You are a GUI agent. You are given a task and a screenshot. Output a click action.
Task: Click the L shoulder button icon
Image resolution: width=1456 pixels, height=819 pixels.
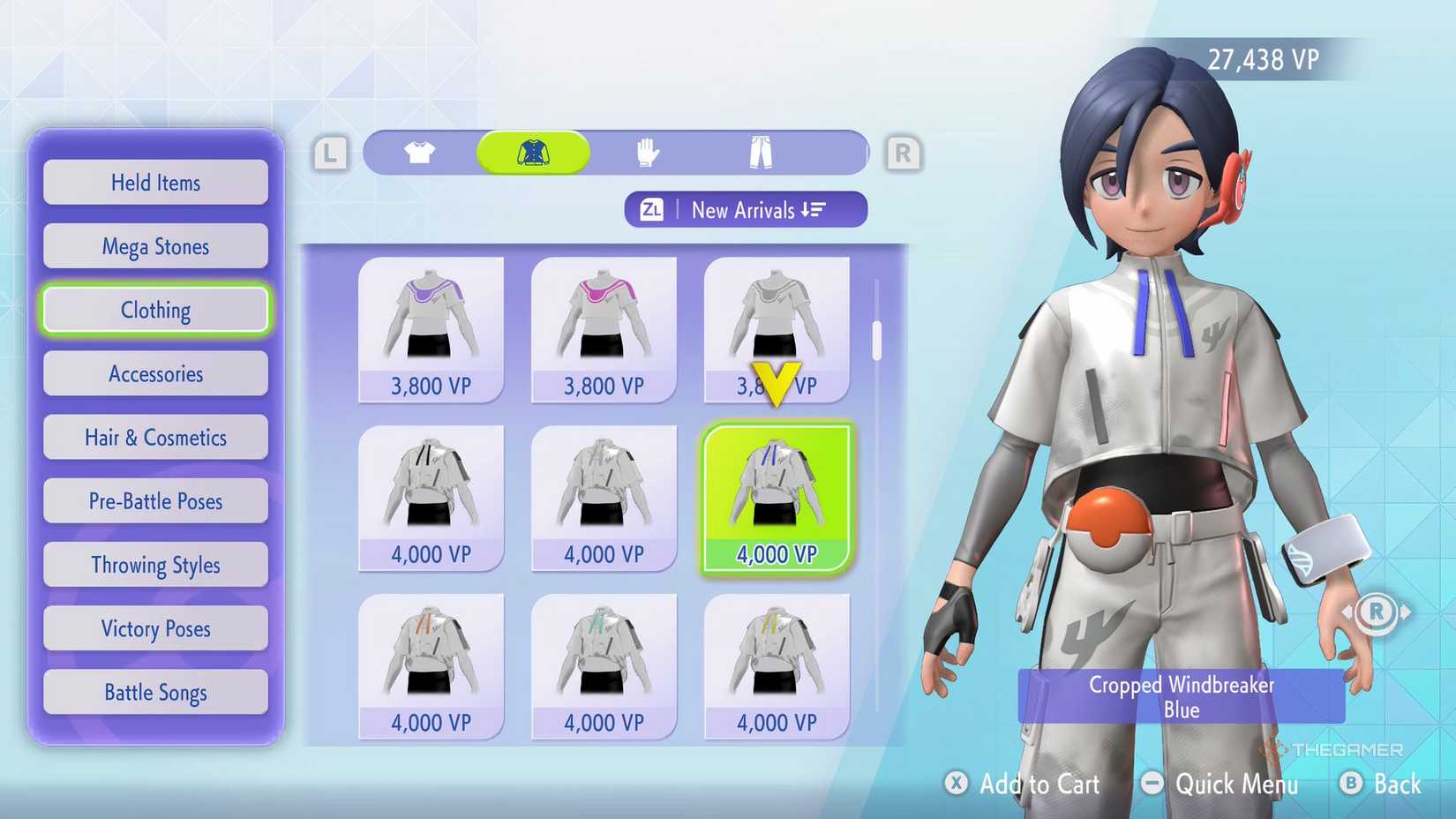329,152
